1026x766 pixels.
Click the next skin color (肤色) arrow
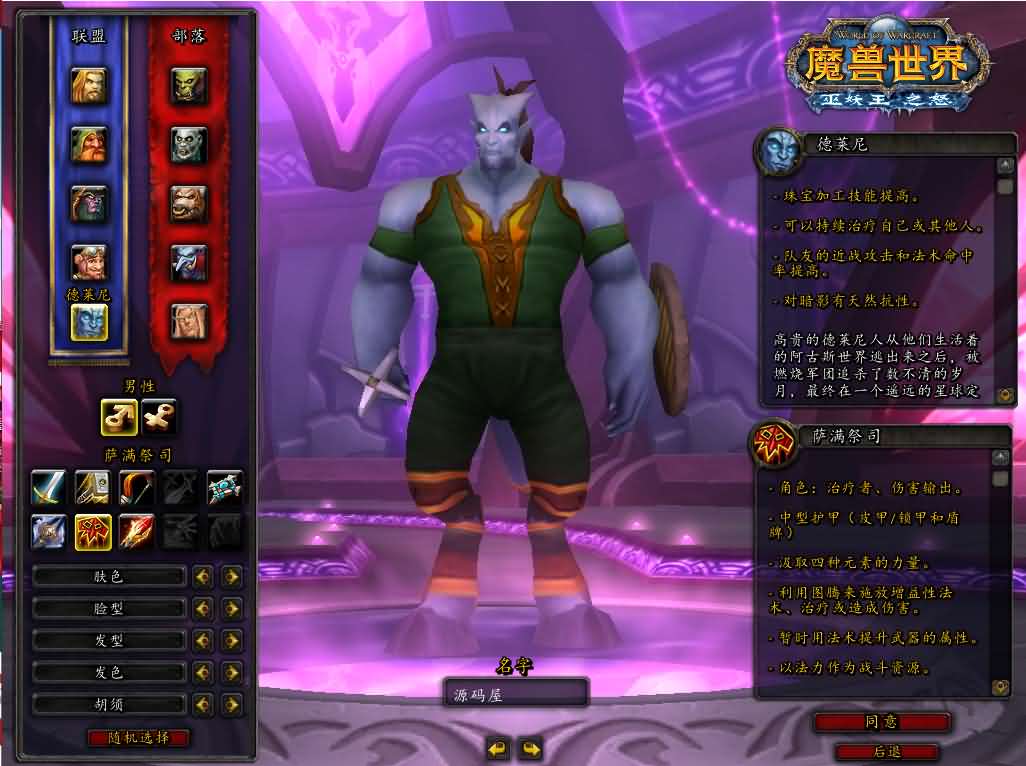(x=232, y=576)
